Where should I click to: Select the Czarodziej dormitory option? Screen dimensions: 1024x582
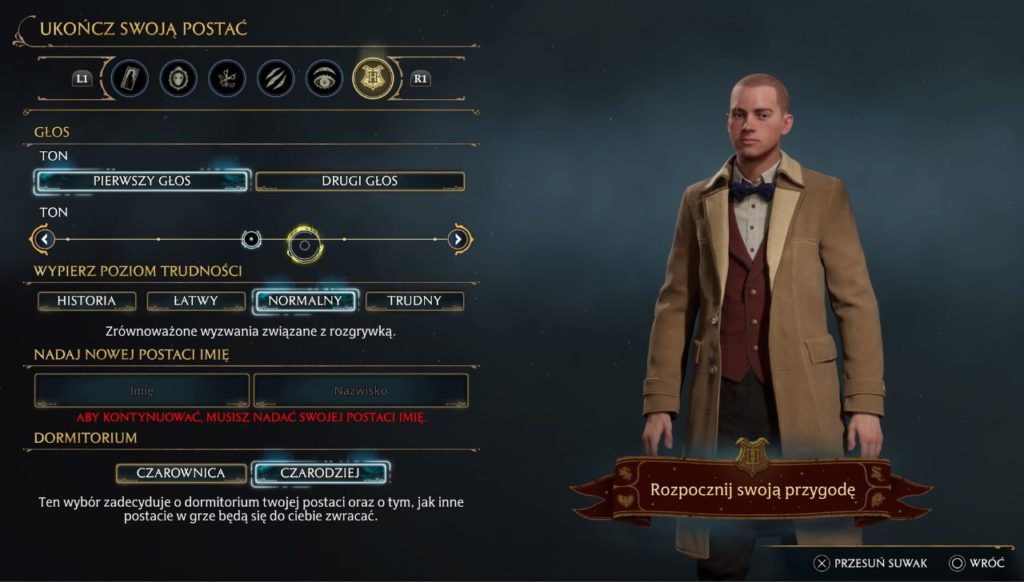tap(320, 472)
